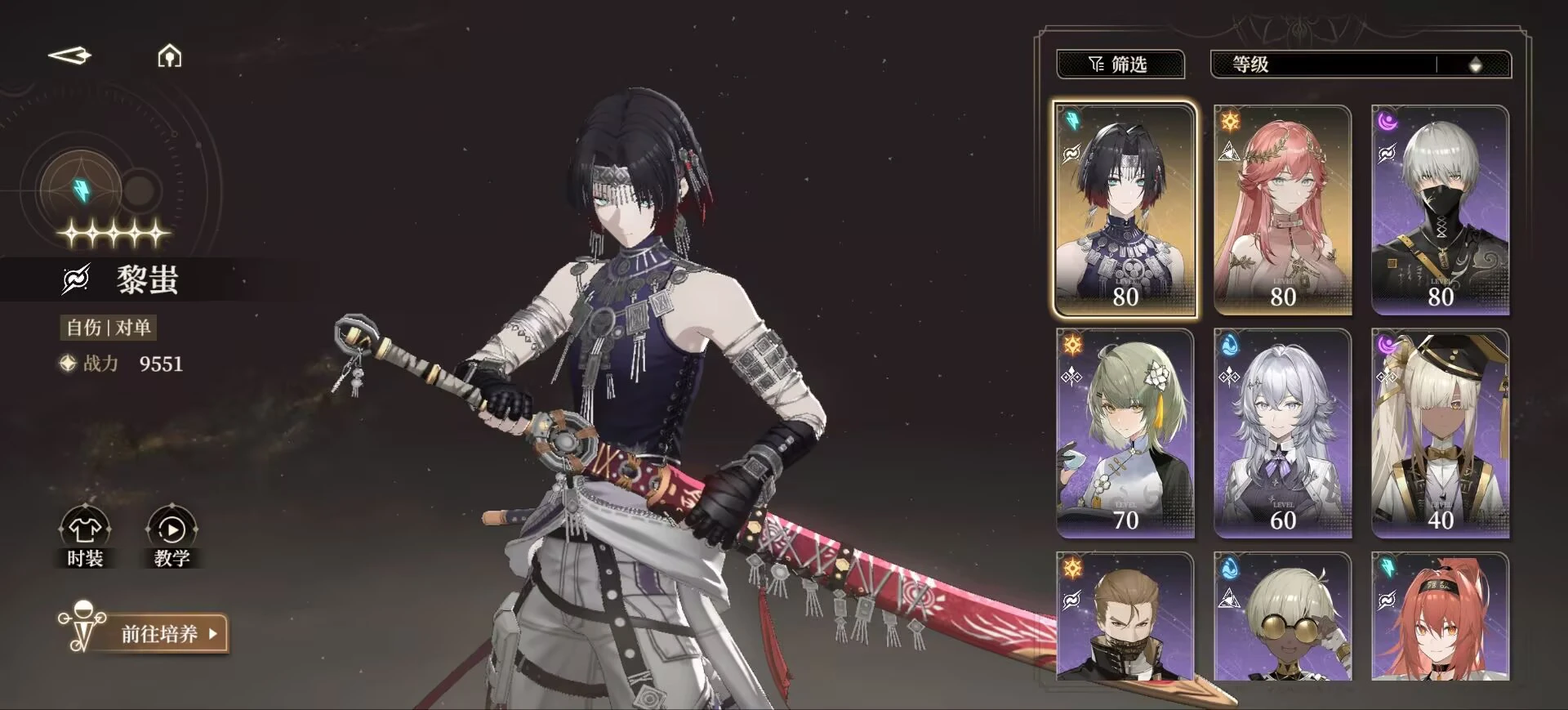This screenshot has width=1568, height=710.
Task: Select the brown-haired man character card
Action: click(x=1125, y=617)
